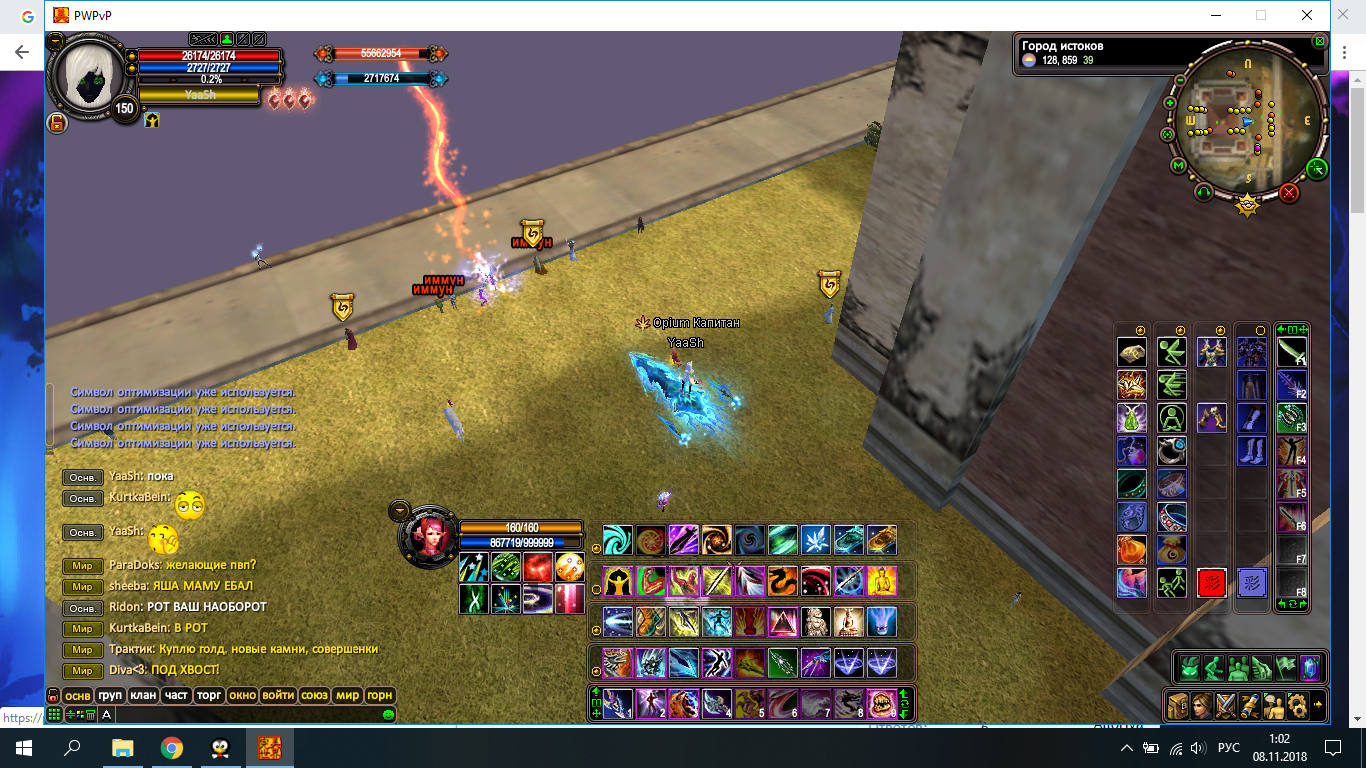Activate the fanged monster skill in slot 9

click(881, 703)
